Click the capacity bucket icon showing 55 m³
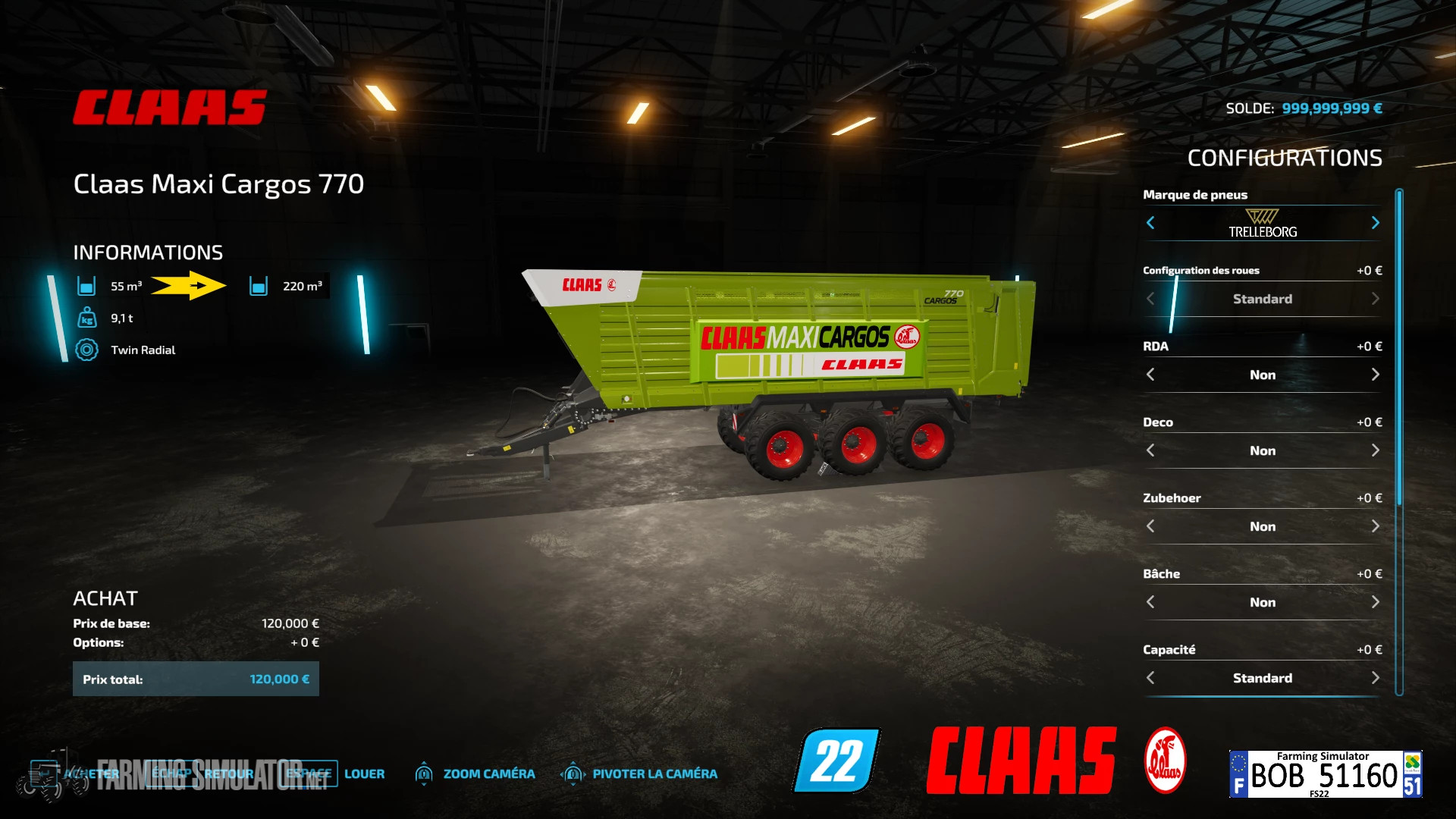This screenshot has width=1456, height=819. [89, 287]
